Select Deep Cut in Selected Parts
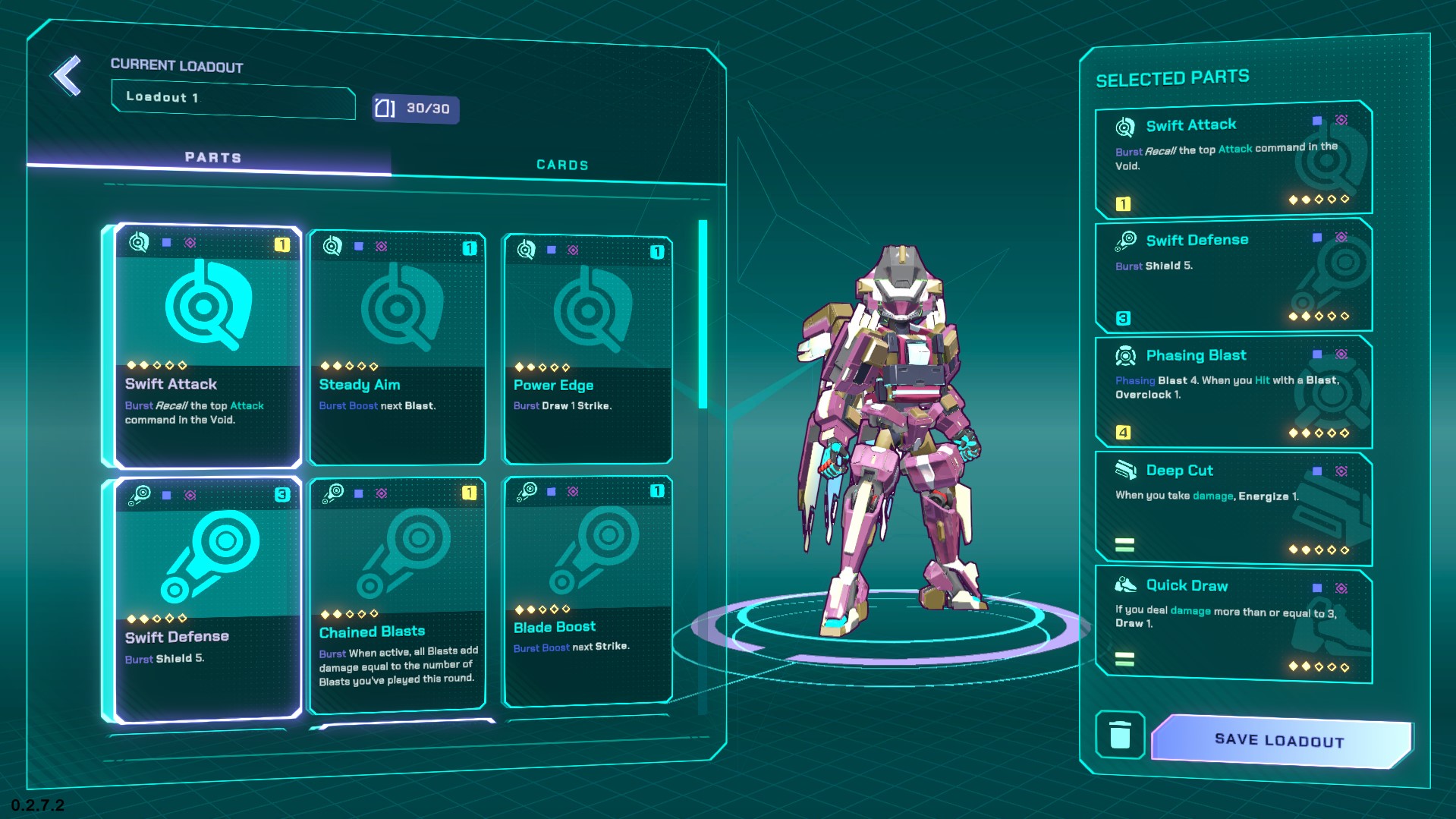The width and height of the screenshot is (1456, 819). click(x=1232, y=509)
